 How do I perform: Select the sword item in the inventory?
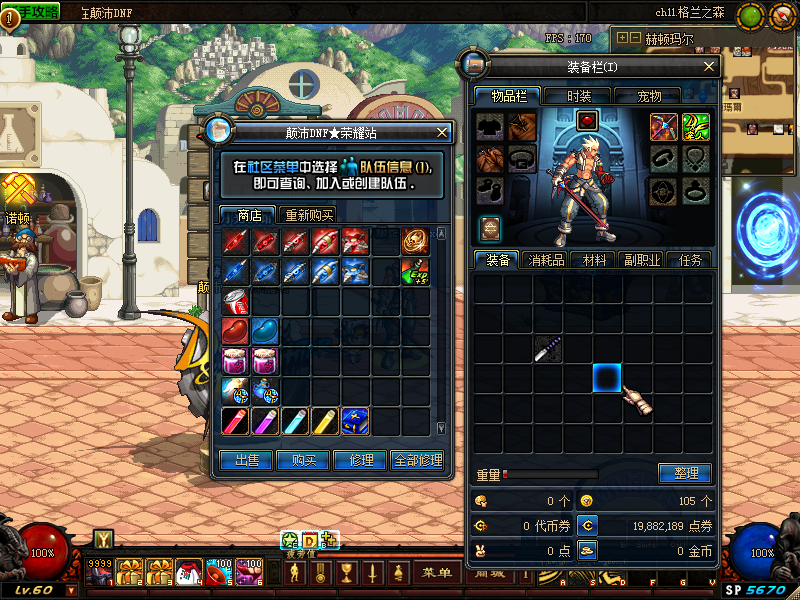tap(546, 349)
